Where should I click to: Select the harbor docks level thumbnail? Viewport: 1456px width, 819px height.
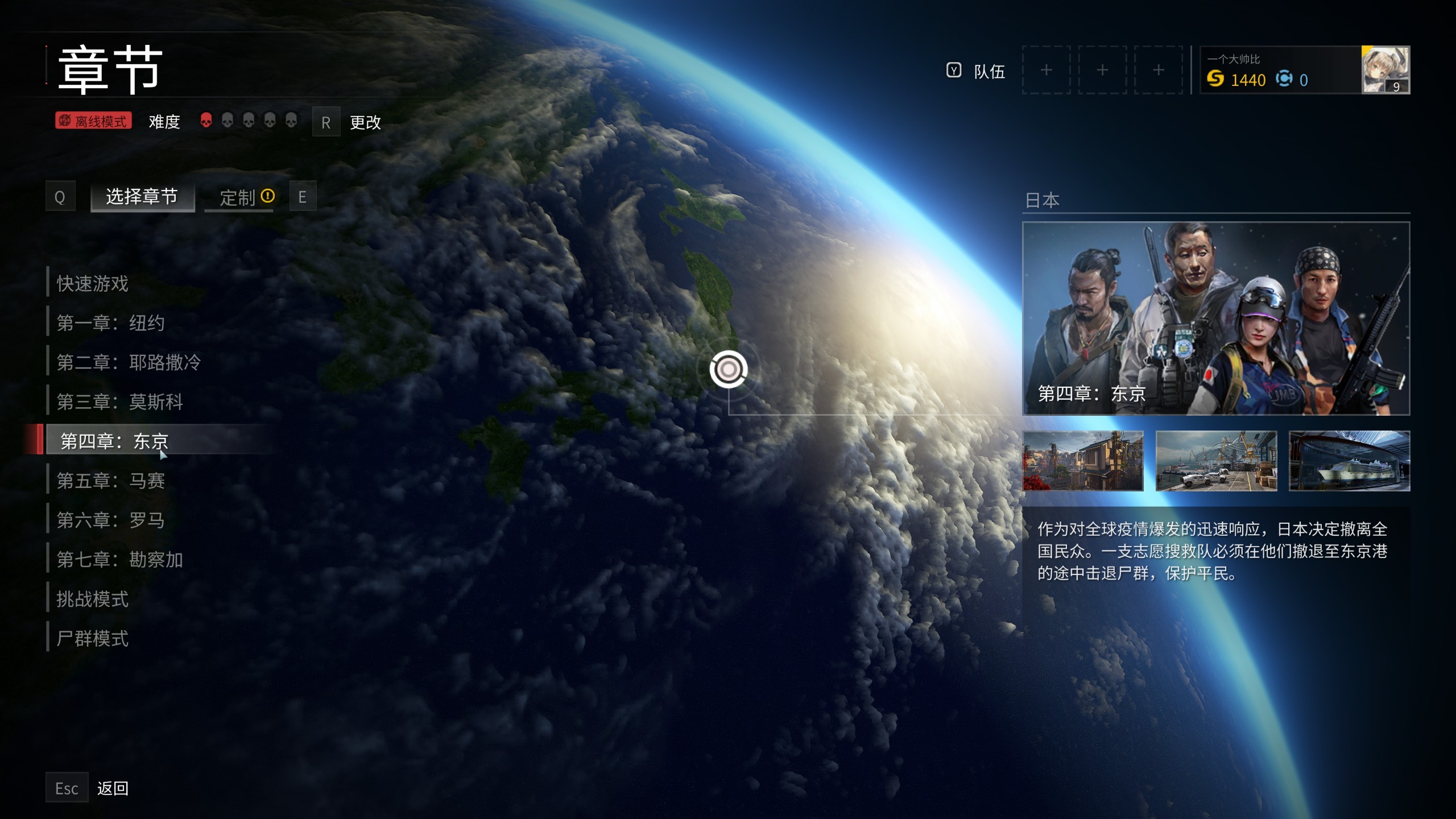point(1216,461)
